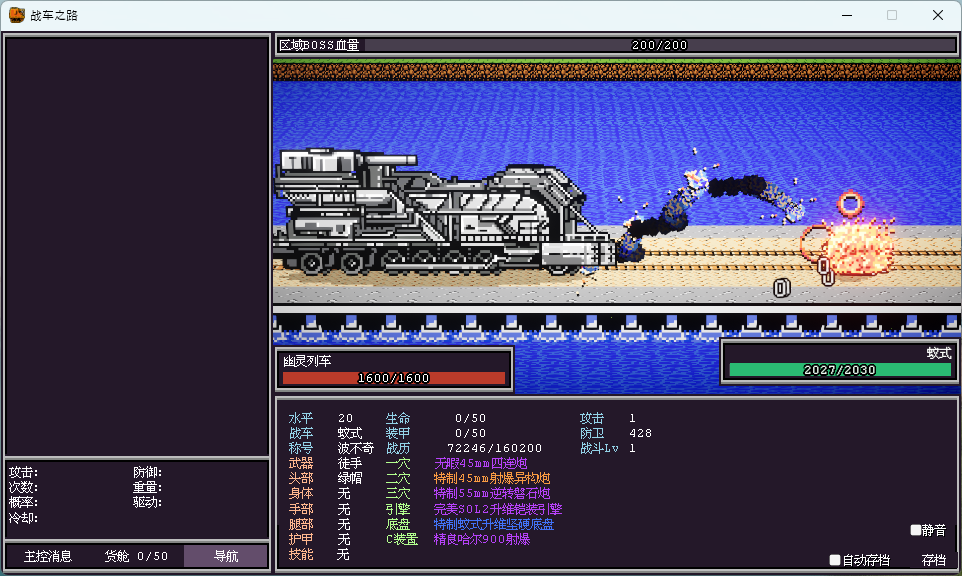Screen dimensions: 962x576
Task: Switch to the 货舱 cargo tab
Action: tap(137, 556)
